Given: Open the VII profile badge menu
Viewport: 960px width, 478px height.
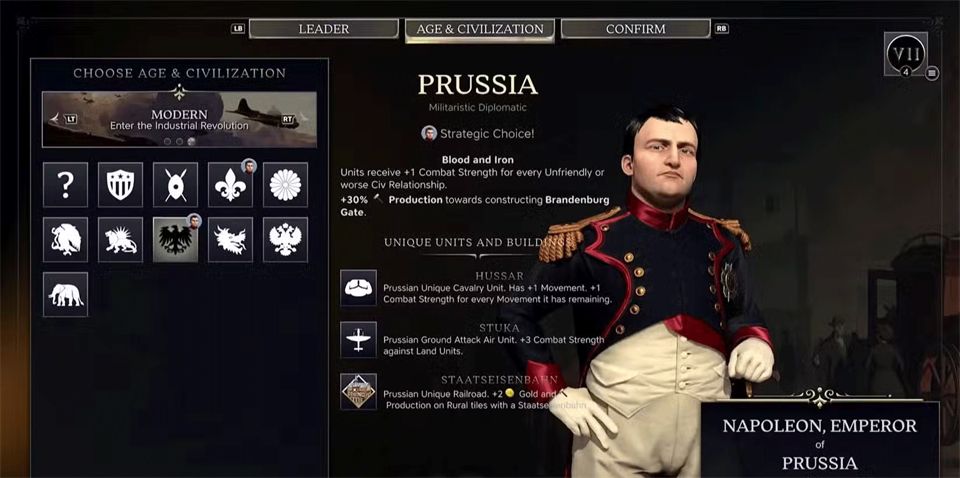Looking at the screenshot, I should click(905, 52).
